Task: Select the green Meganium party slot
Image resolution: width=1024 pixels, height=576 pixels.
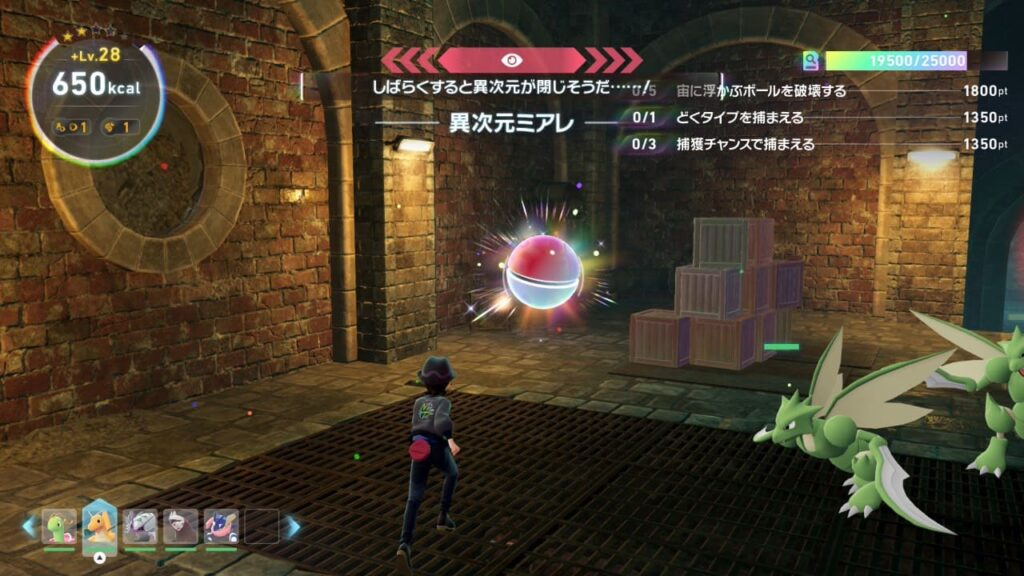Action: point(59,527)
